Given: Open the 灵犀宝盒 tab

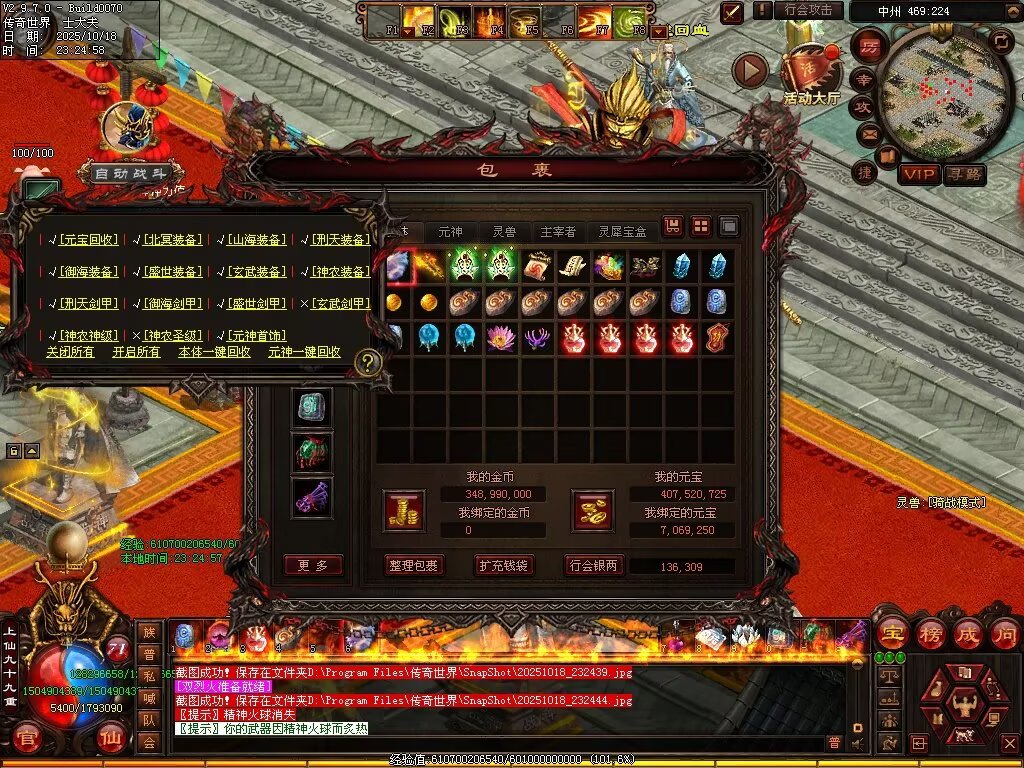Looking at the screenshot, I should tap(622, 231).
